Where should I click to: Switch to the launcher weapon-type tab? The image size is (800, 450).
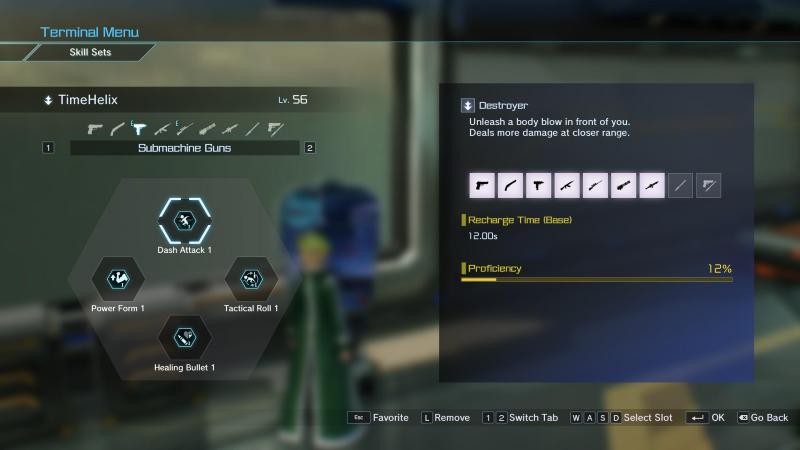[229, 128]
